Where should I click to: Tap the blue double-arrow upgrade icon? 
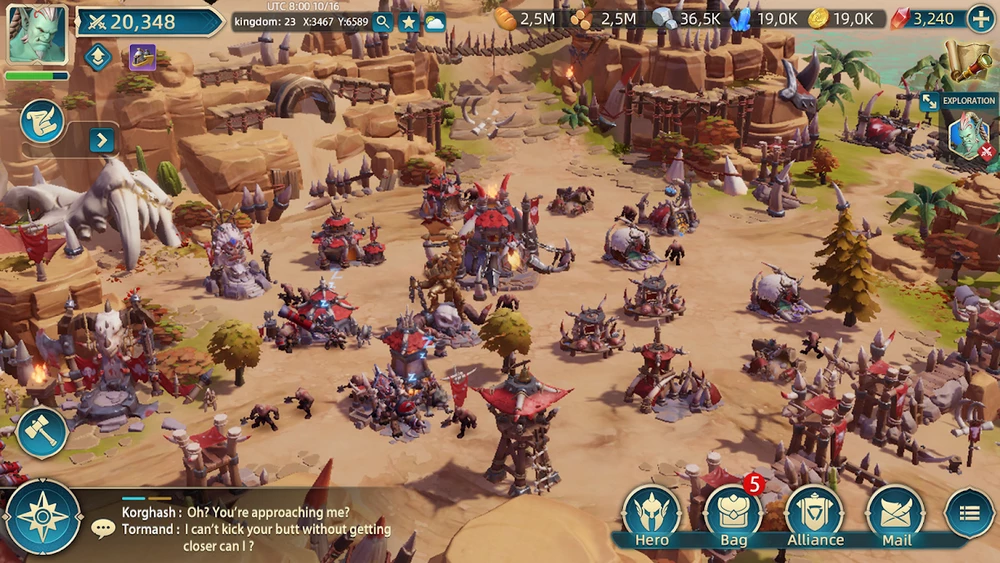[x=97, y=57]
